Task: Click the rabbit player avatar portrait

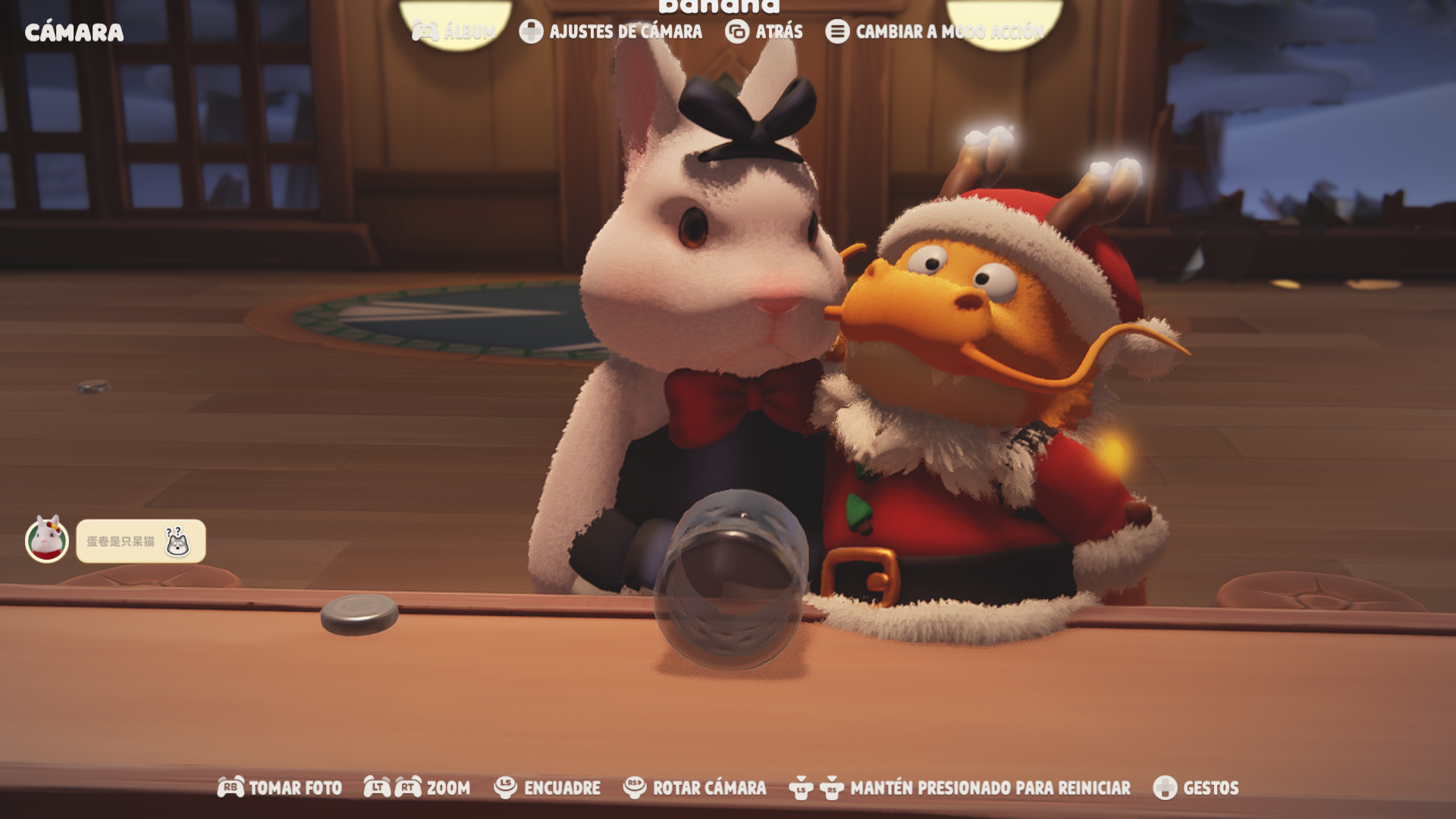Action: pyautogui.click(x=47, y=540)
